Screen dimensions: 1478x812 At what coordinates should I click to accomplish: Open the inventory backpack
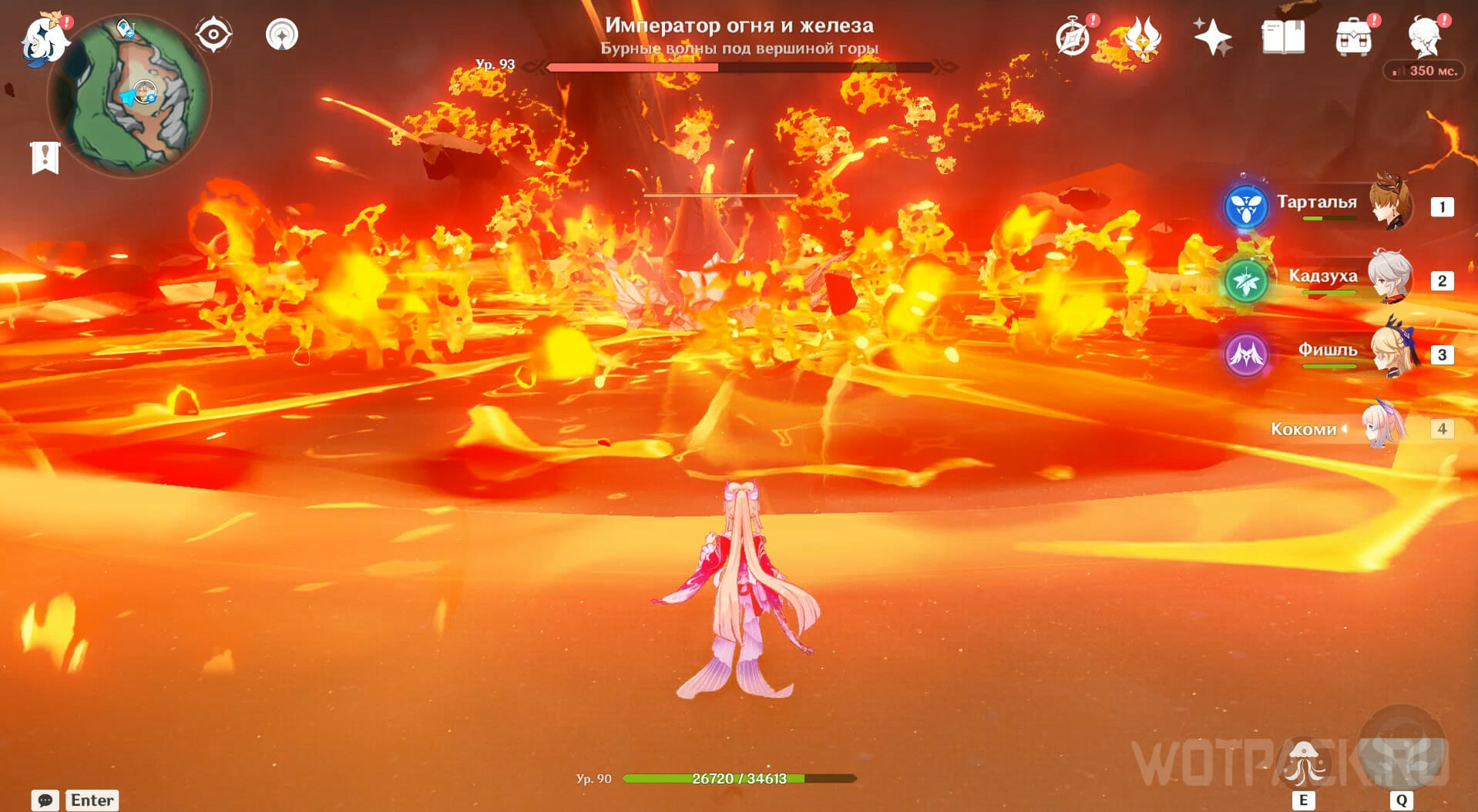(x=1353, y=37)
